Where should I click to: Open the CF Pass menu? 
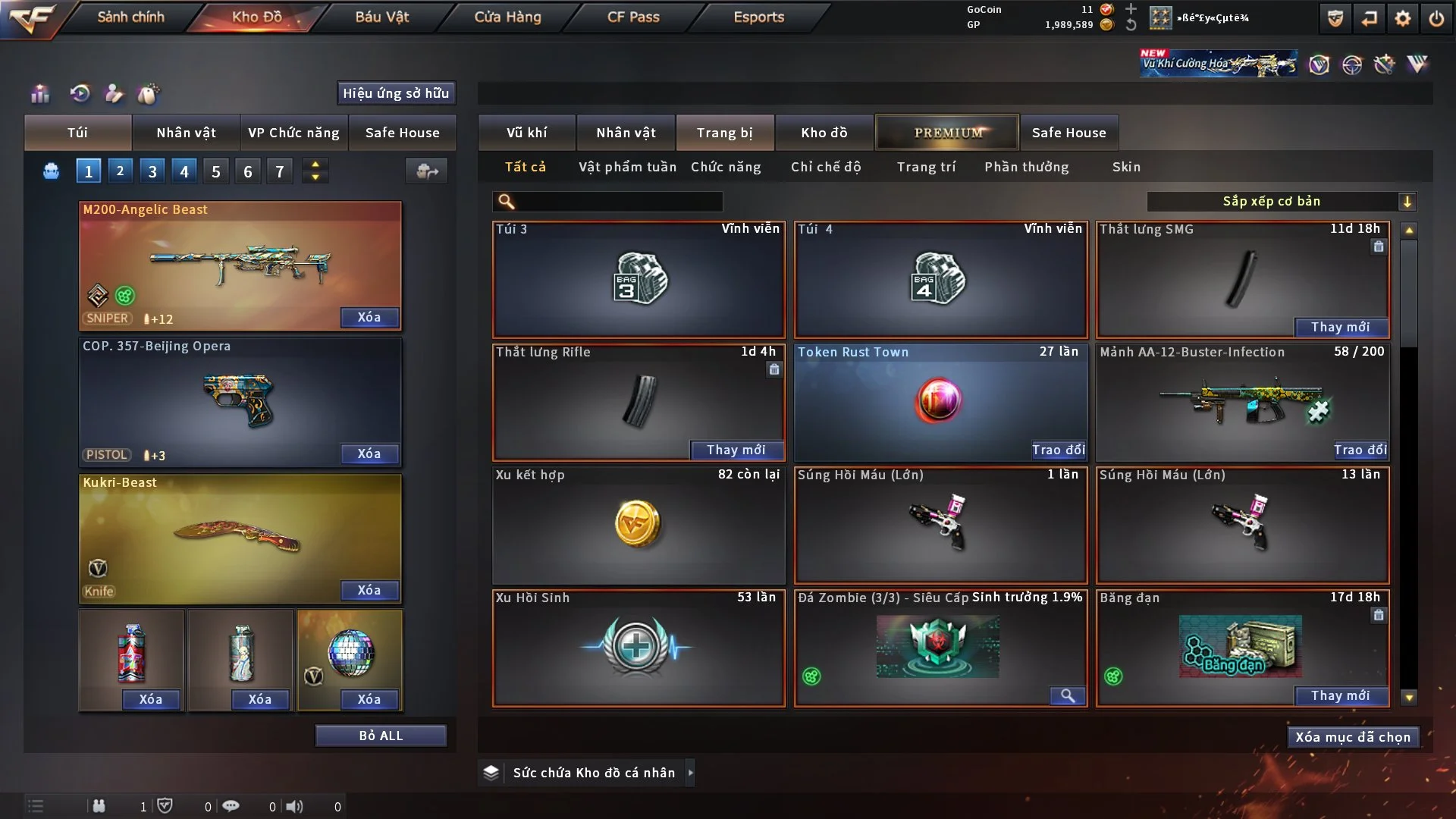click(633, 17)
